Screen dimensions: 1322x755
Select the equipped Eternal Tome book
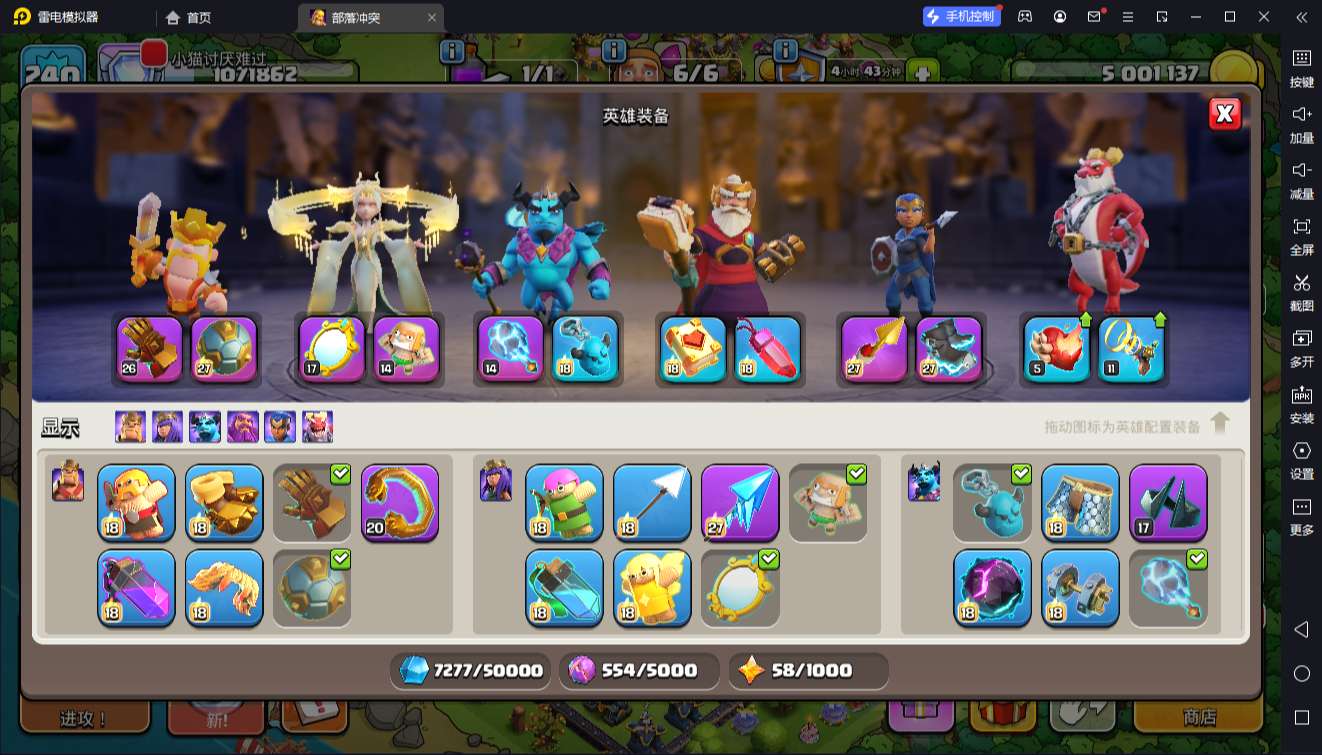pyautogui.click(x=693, y=349)
